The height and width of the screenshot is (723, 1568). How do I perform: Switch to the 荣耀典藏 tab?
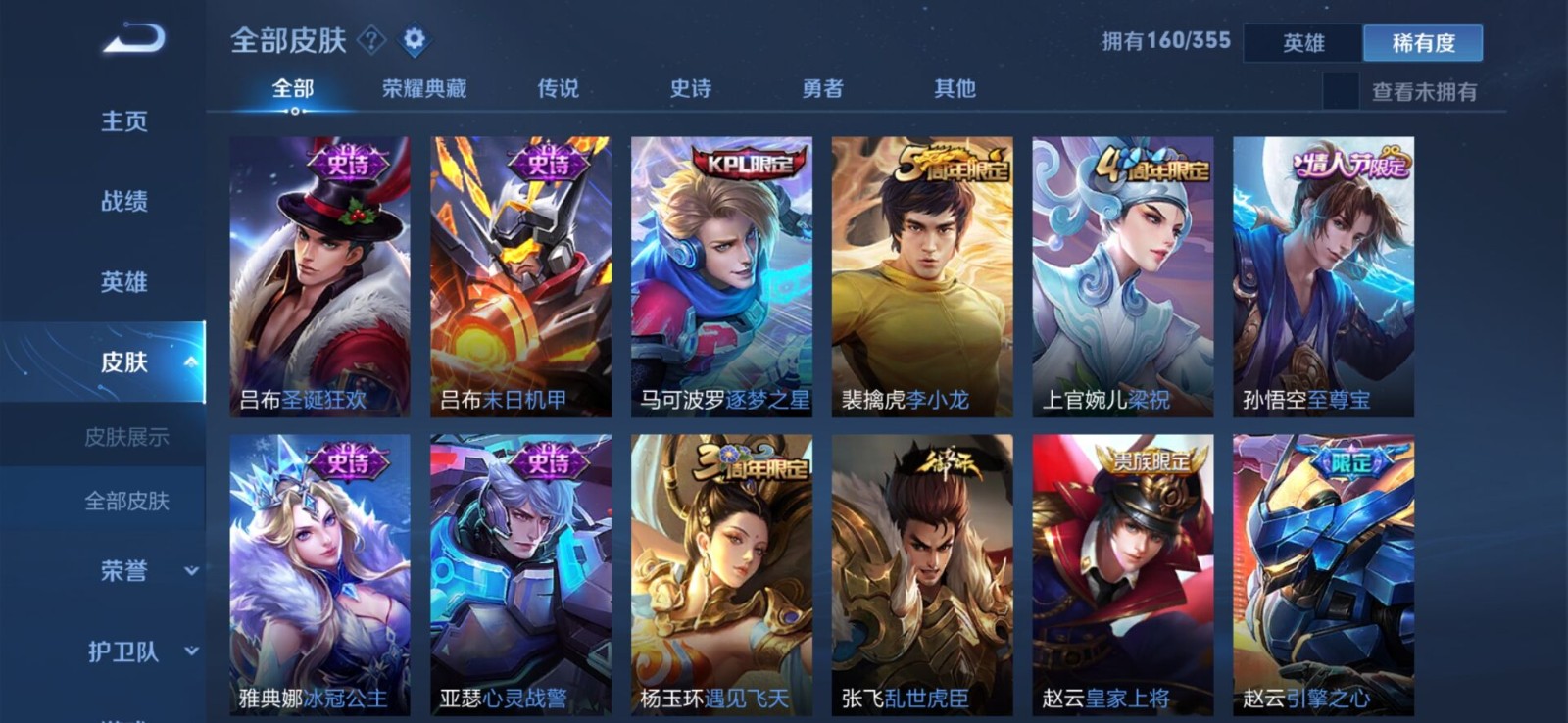click(x=423, y=88)
